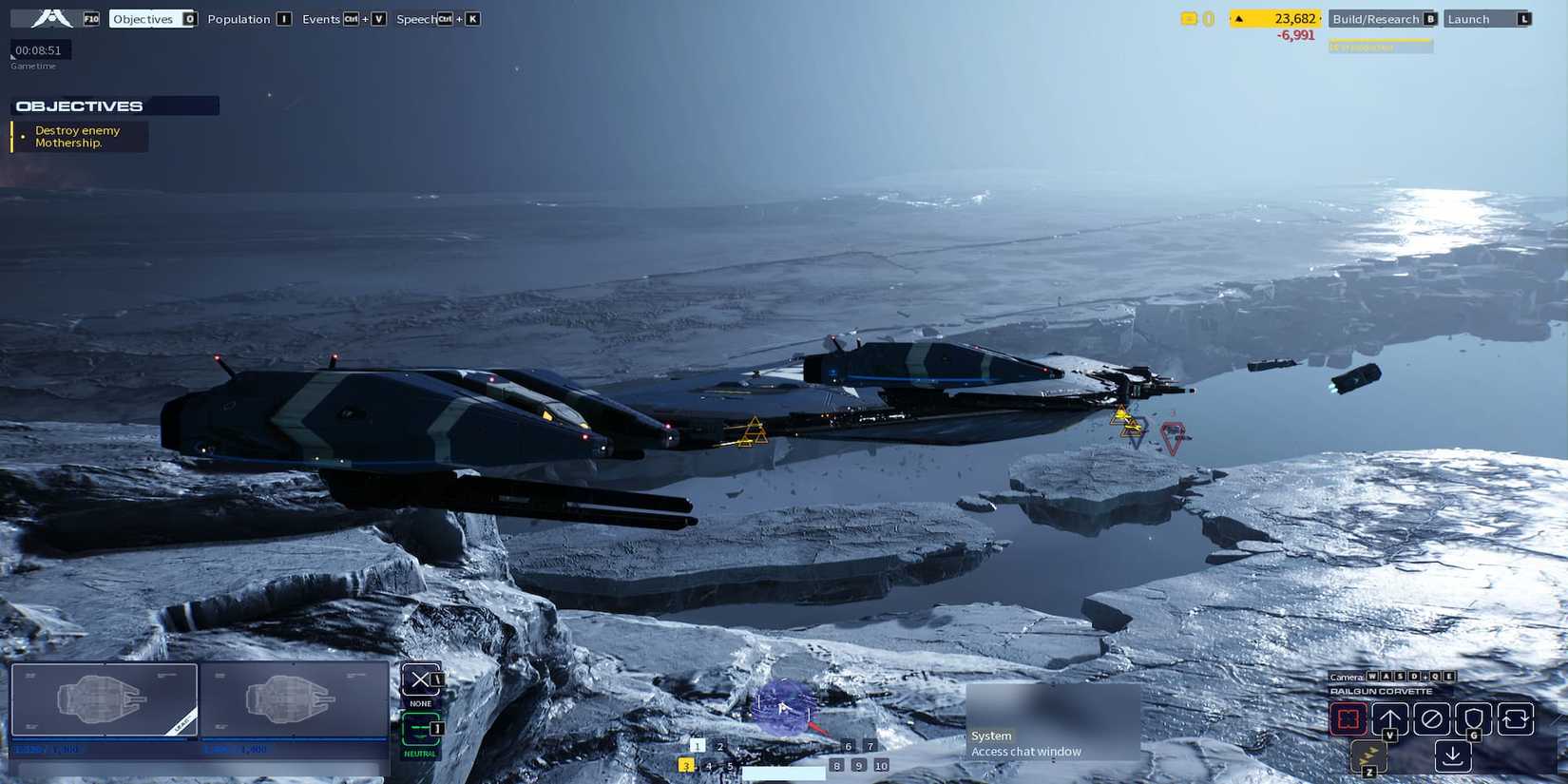1568x784 pixels.
Task: Toggle the resource trend arrow beside 23,682
Action: [x=1239, y=17]
